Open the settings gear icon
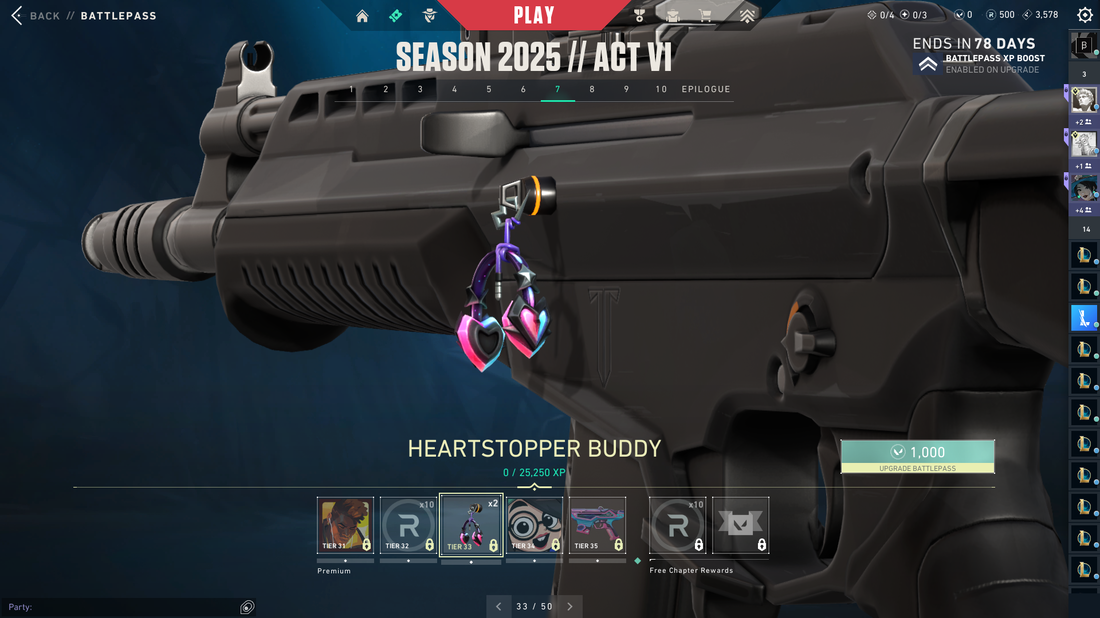This screenshot has width=1100, height=618. (1084, 15)
